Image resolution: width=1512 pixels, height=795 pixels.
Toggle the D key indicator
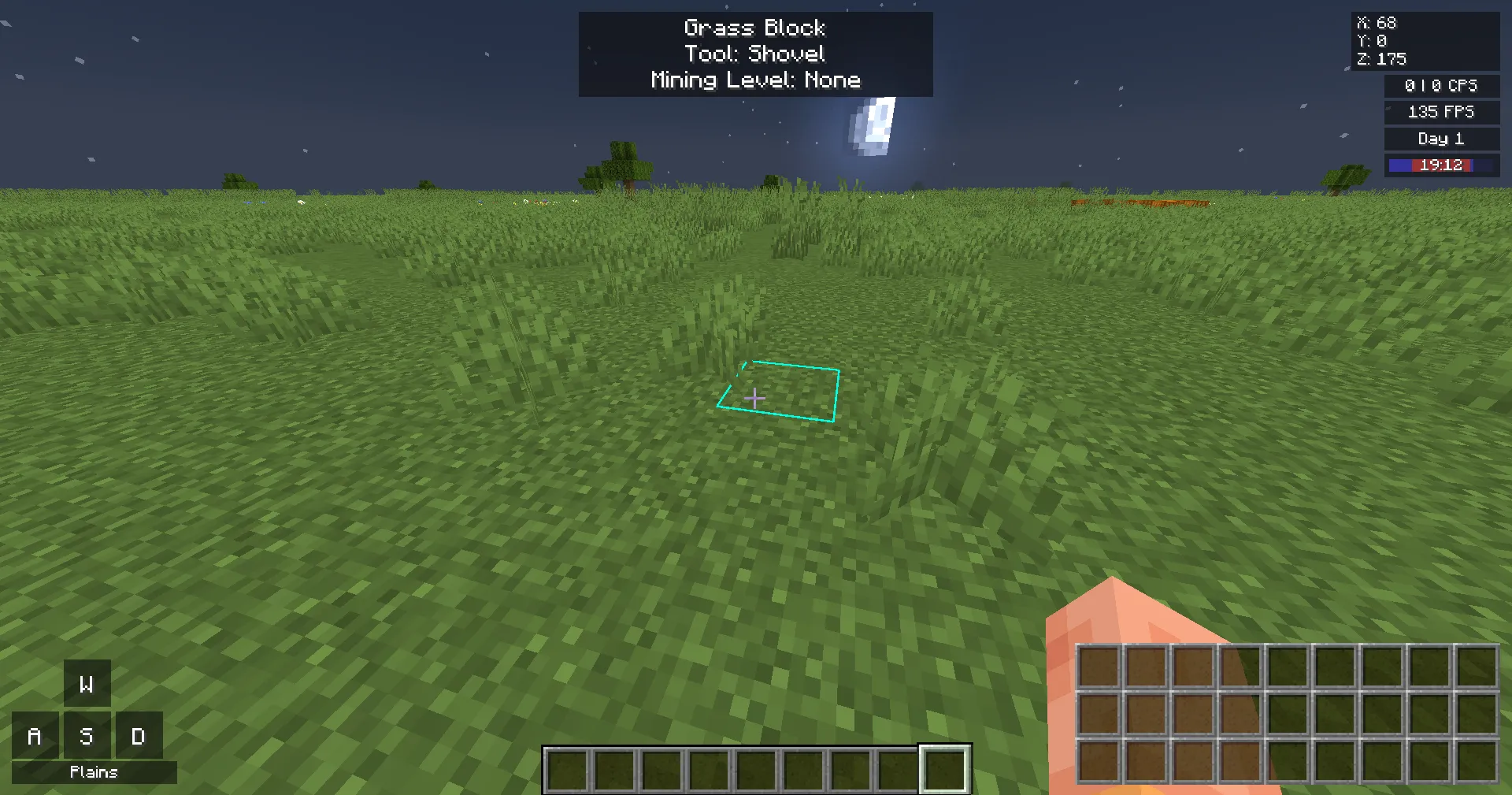pyautogui.click(x=139, y=735)
